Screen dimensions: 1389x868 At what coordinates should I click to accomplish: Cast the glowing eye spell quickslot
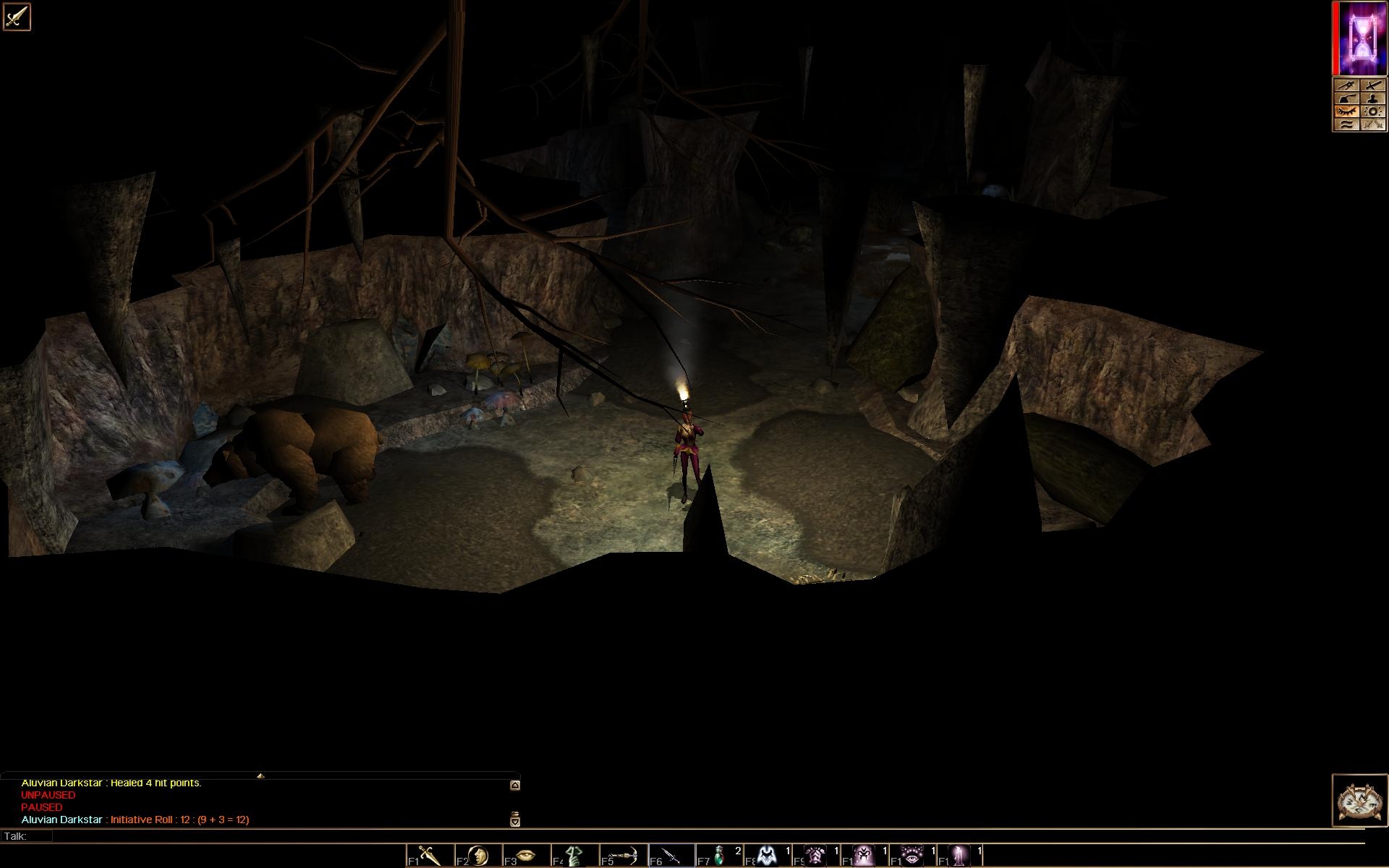pos(913,856)
